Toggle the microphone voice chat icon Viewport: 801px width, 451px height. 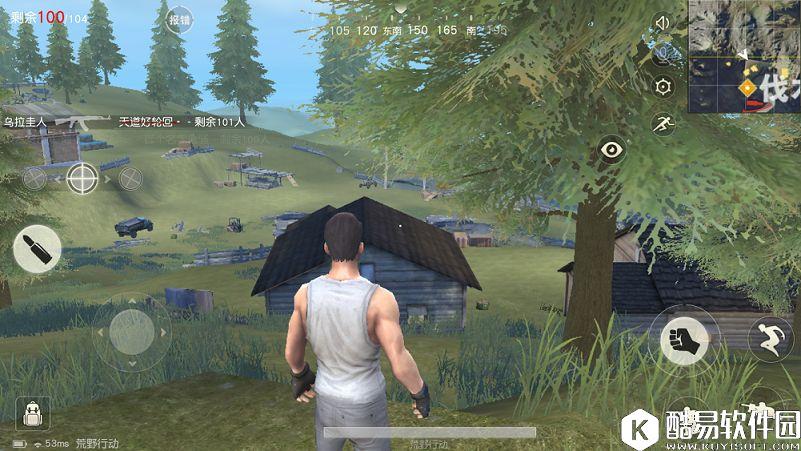pyautogui.click(x=661, y=55)
